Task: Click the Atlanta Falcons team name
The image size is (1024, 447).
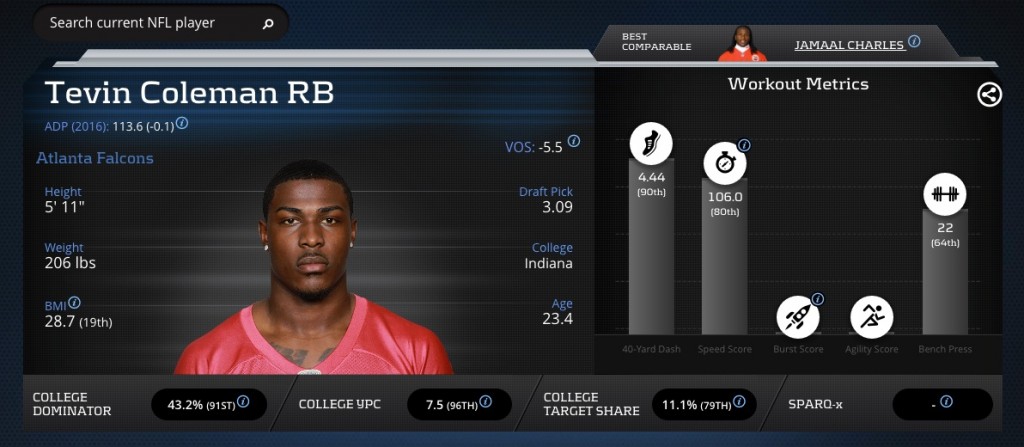Action: 95,158
